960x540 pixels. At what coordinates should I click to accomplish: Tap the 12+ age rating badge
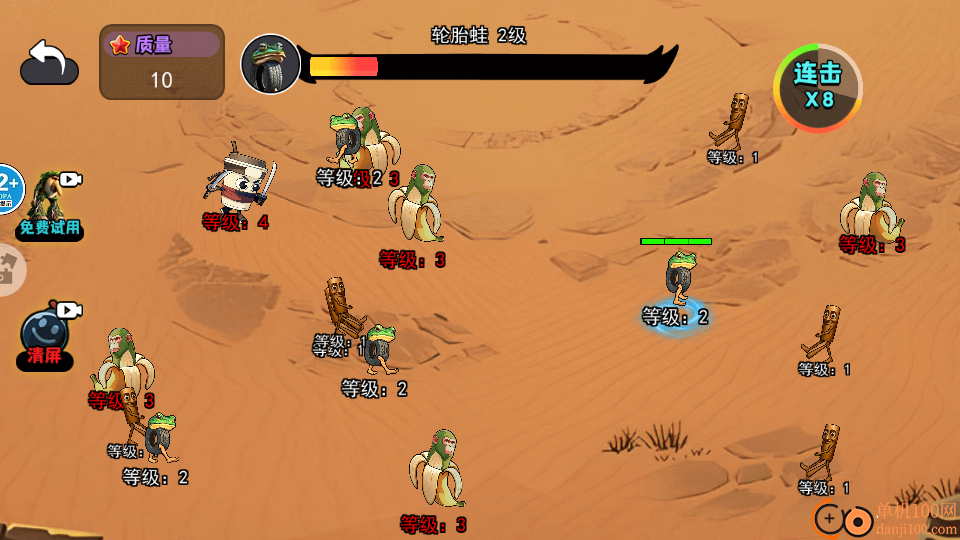(x=9, y=188)
